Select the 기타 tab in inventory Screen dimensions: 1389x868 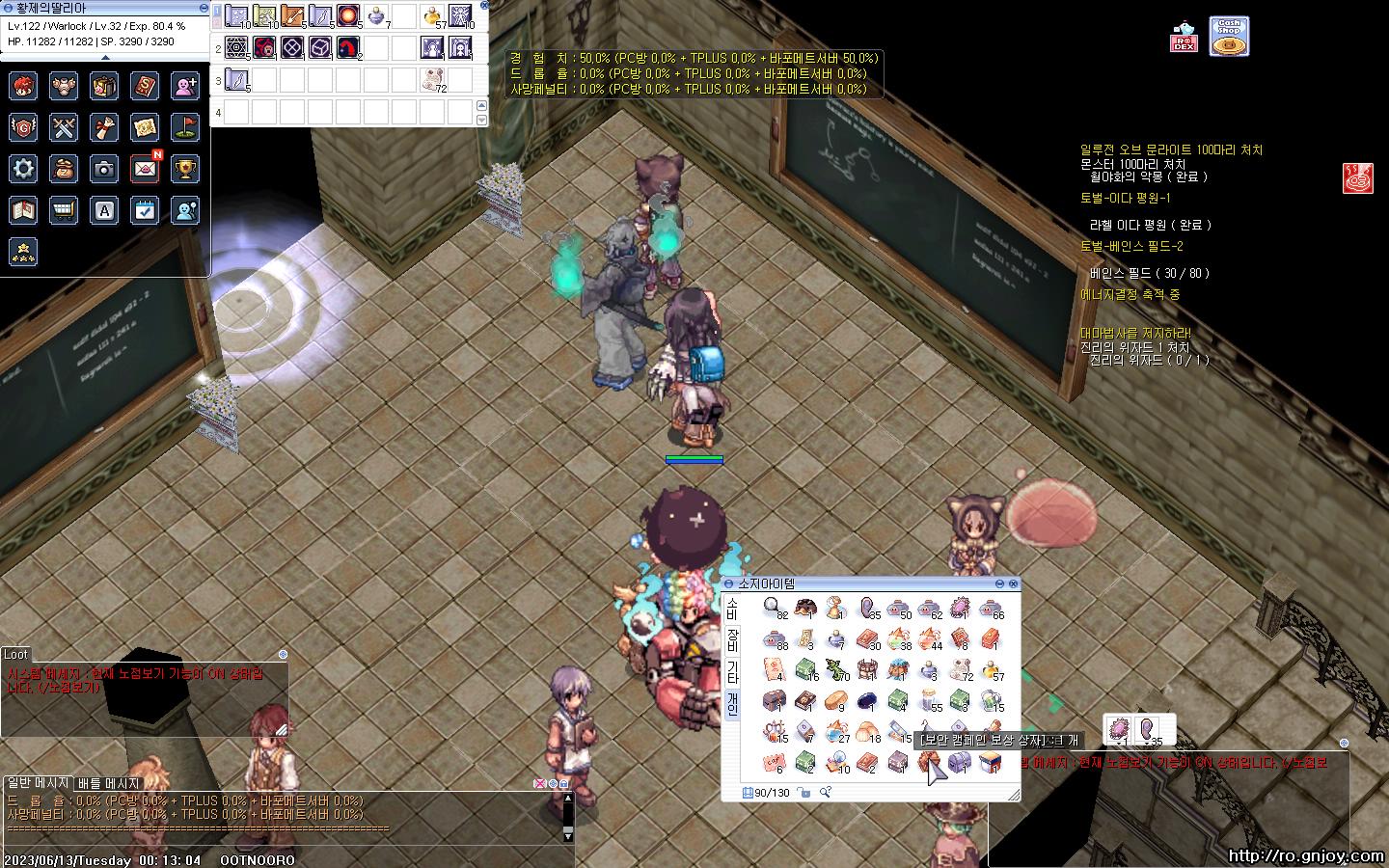pos(732,672)
